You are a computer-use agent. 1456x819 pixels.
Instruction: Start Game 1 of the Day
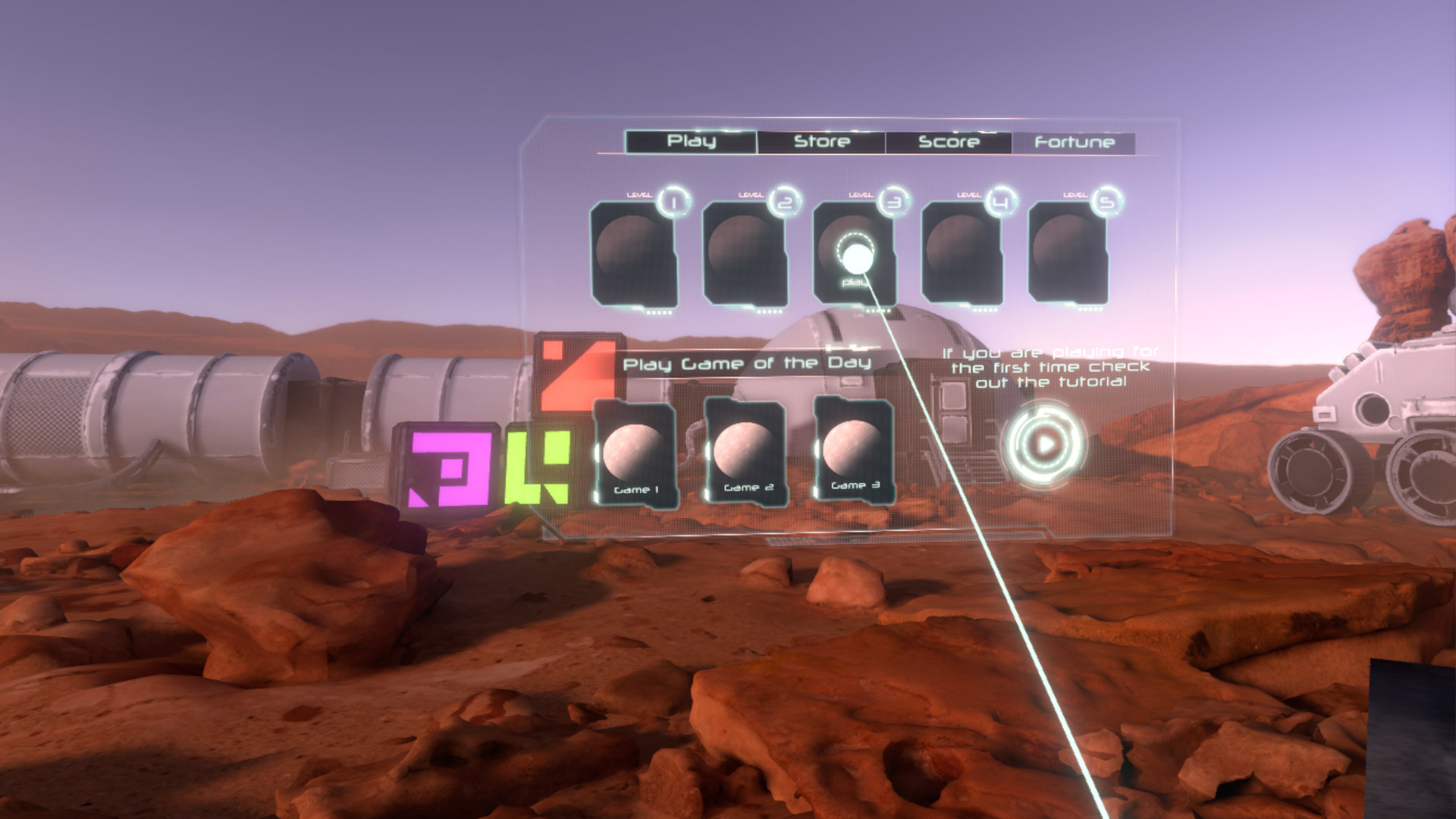pyautogui.click(x=635, y=453)
